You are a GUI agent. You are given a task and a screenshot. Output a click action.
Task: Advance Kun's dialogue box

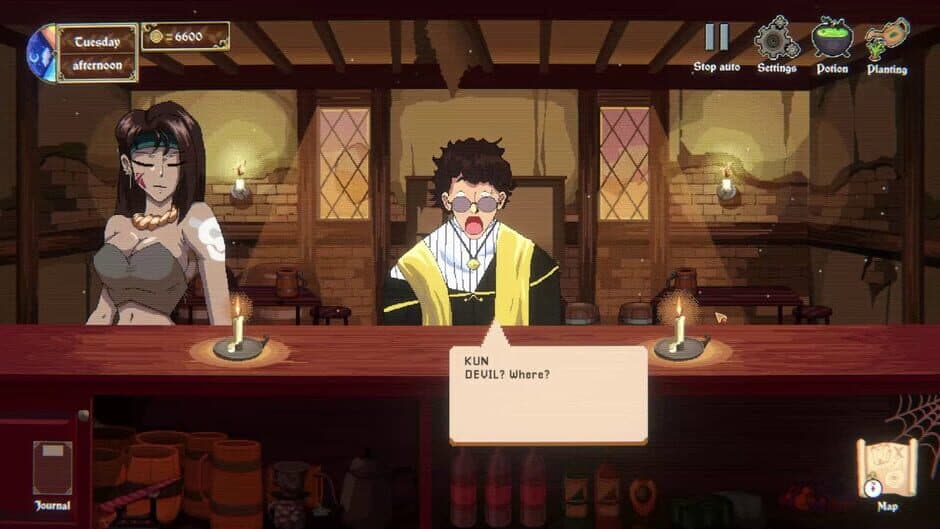[x=548, y=394]
